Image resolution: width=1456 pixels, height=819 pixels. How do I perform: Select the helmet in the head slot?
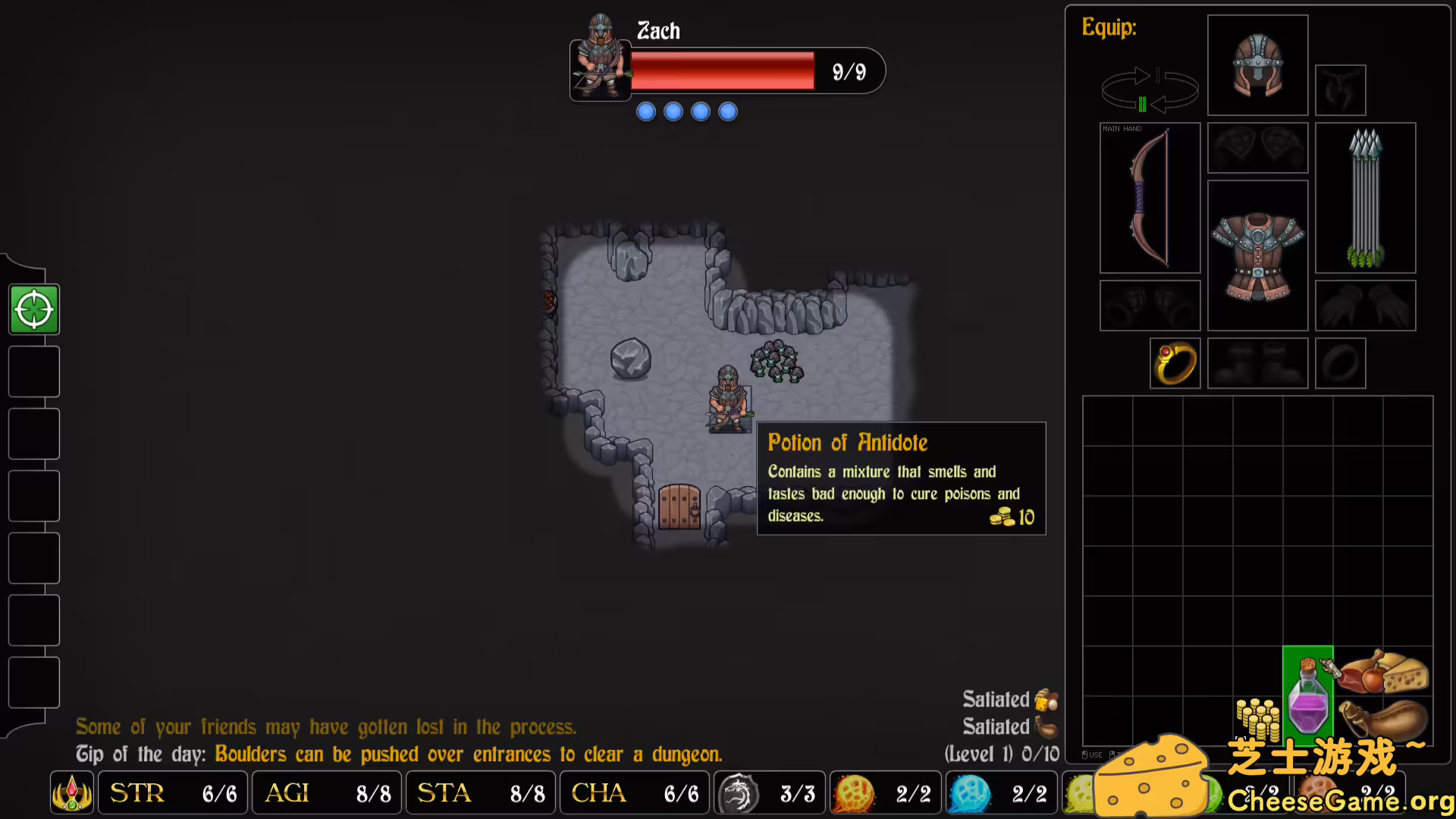point(1257,65)
